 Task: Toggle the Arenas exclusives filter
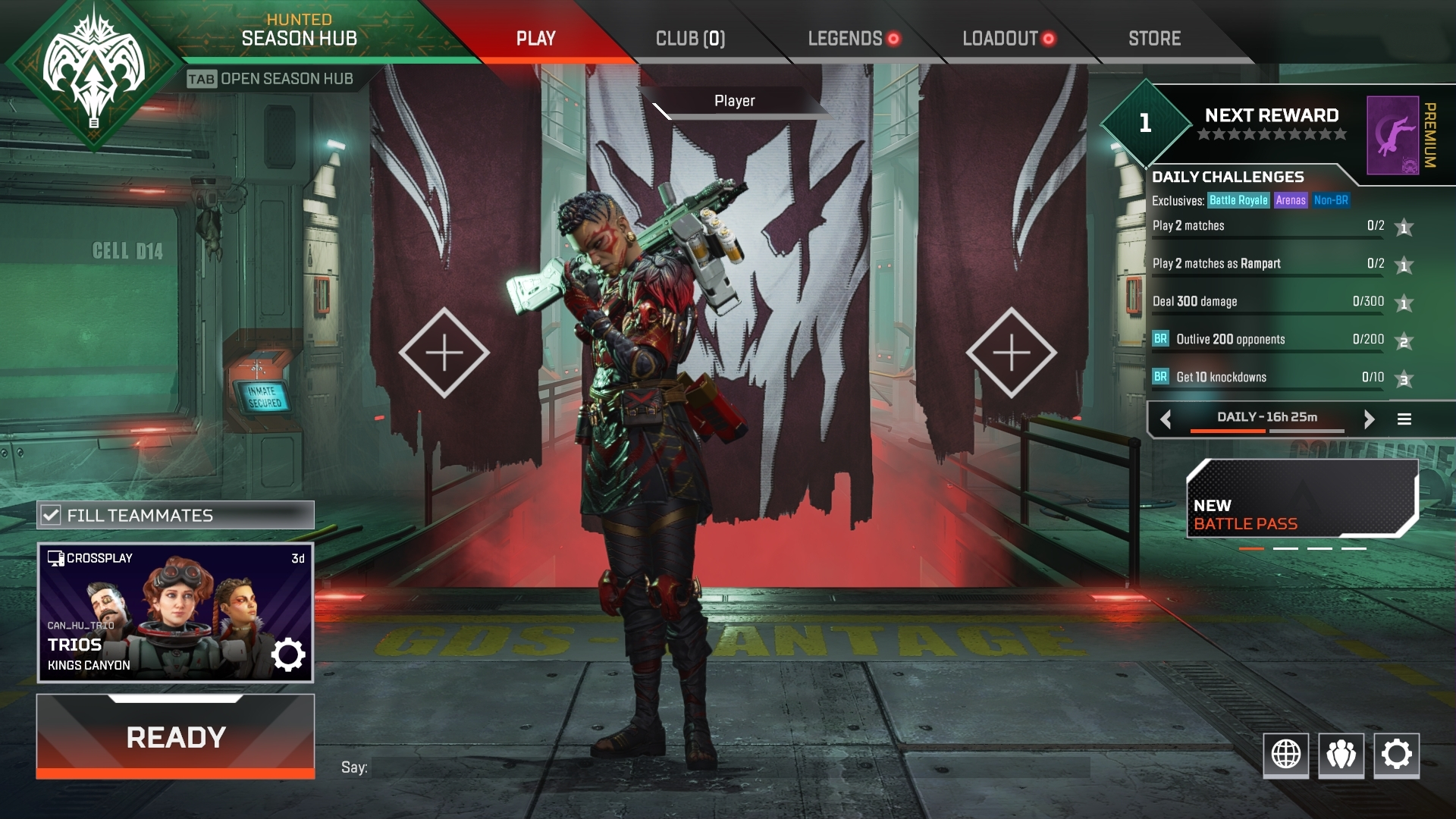(x=1291, y=200)
